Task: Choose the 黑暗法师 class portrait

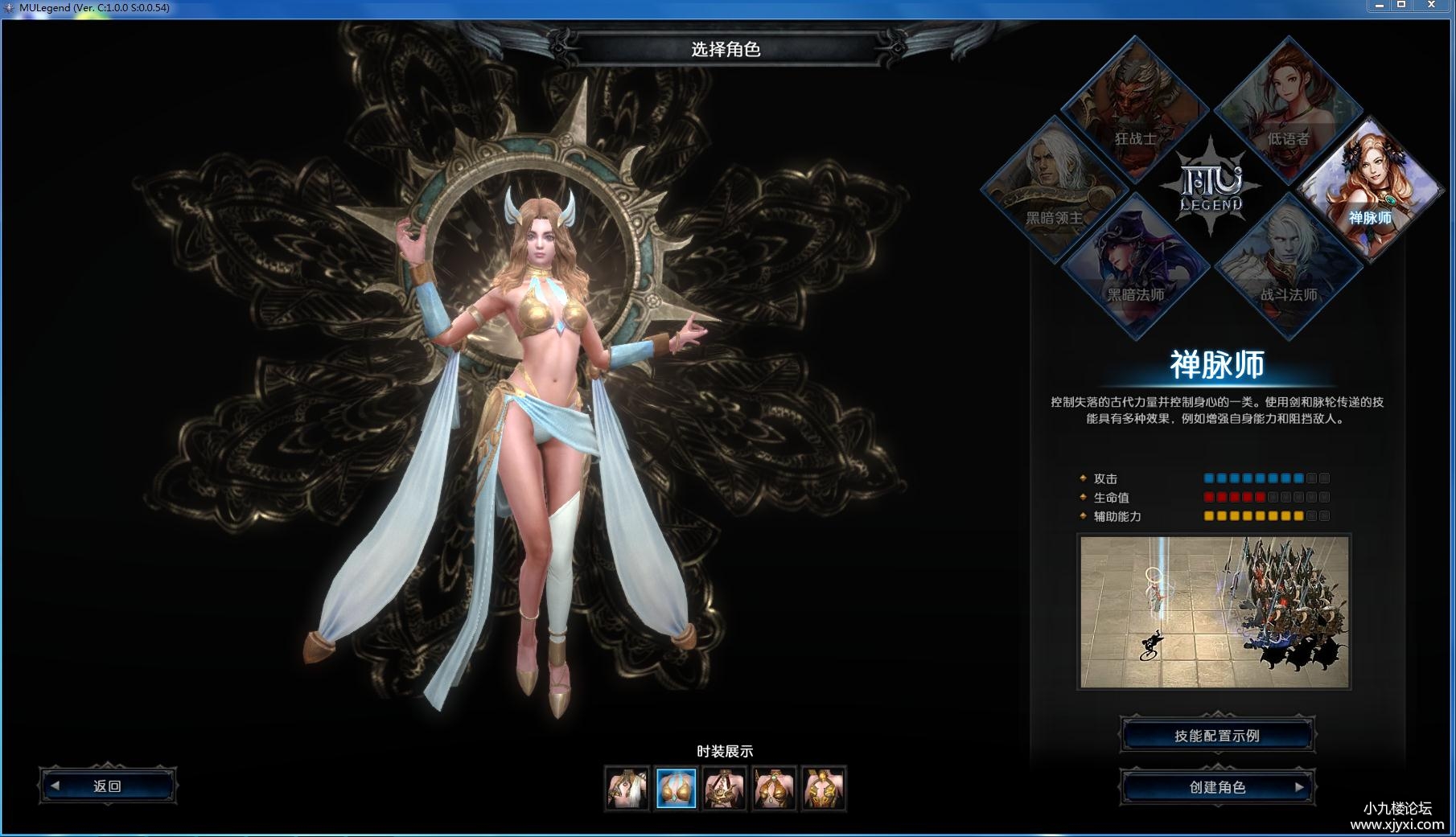Action: point(1134,267)
